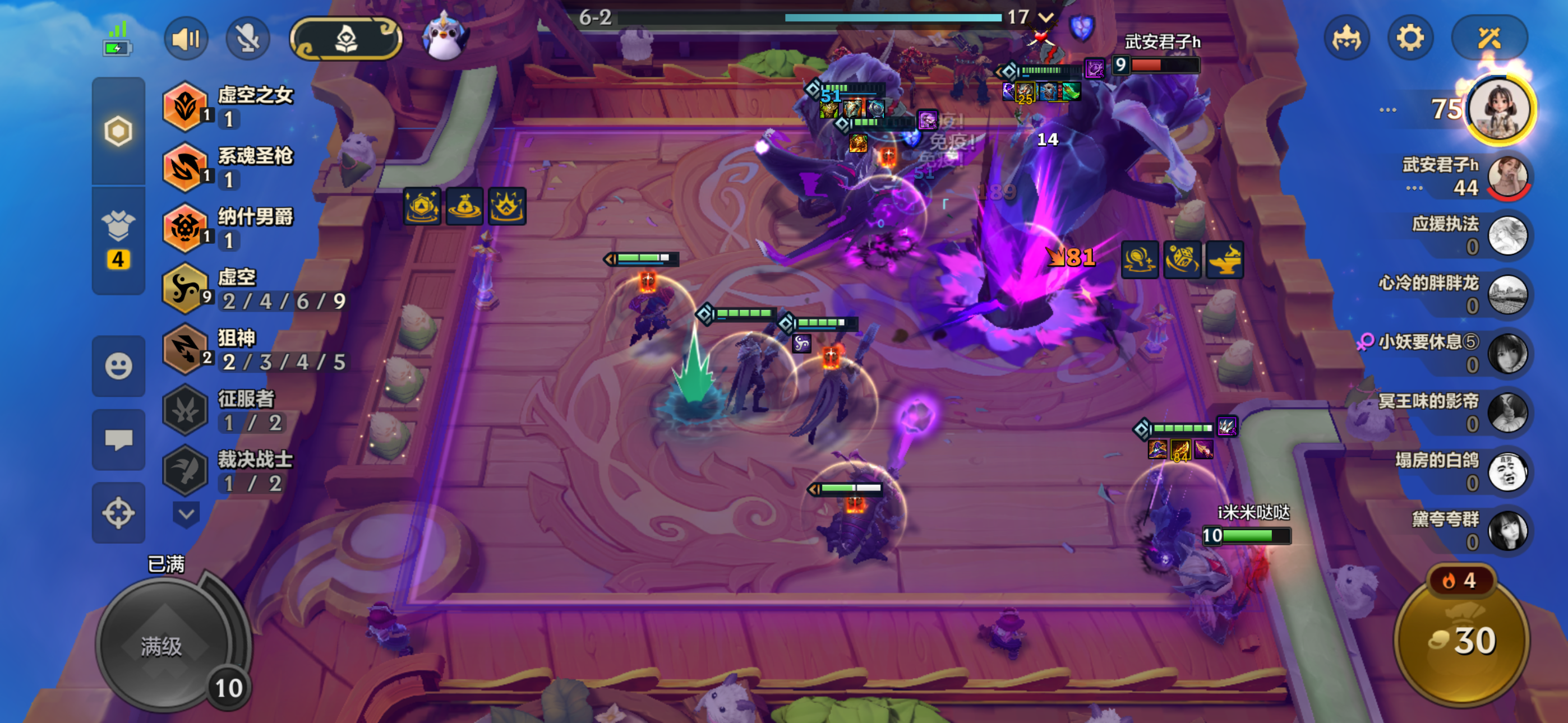Expand the stage 6-2 round dropdown

click(x=1046, y=17)
